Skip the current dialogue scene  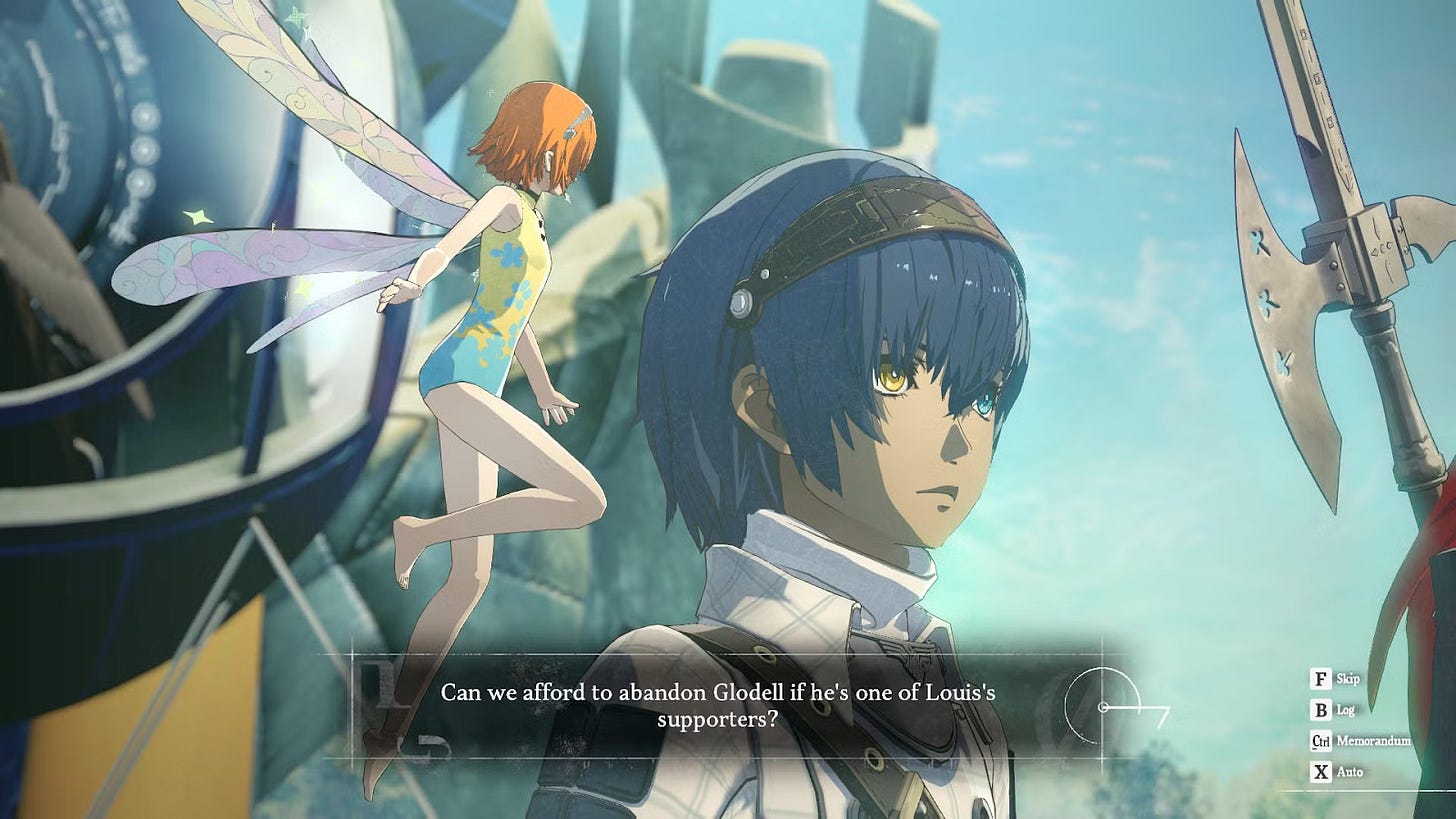pyautogui.click(x=1334, y=680)
